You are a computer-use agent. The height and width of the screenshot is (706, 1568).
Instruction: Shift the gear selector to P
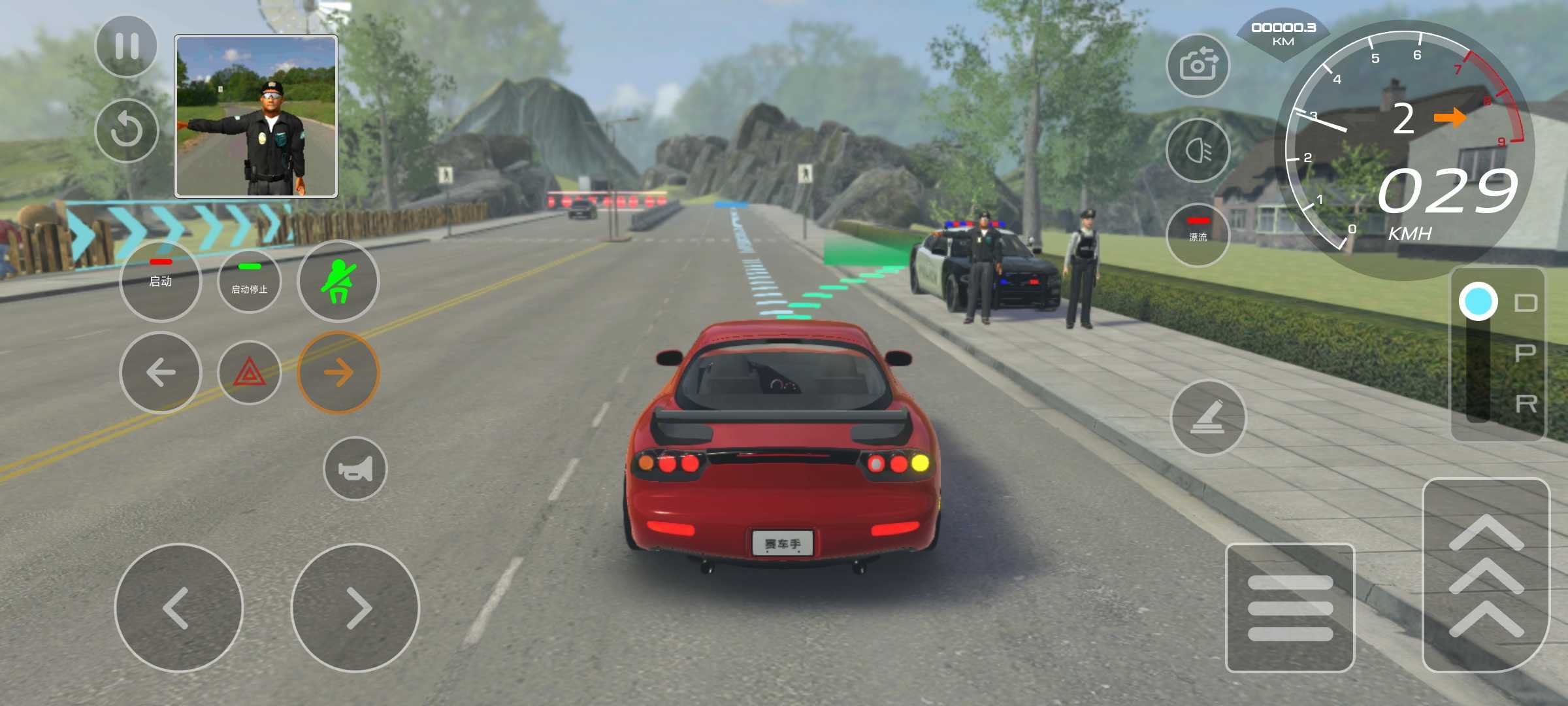(1525, 354)
